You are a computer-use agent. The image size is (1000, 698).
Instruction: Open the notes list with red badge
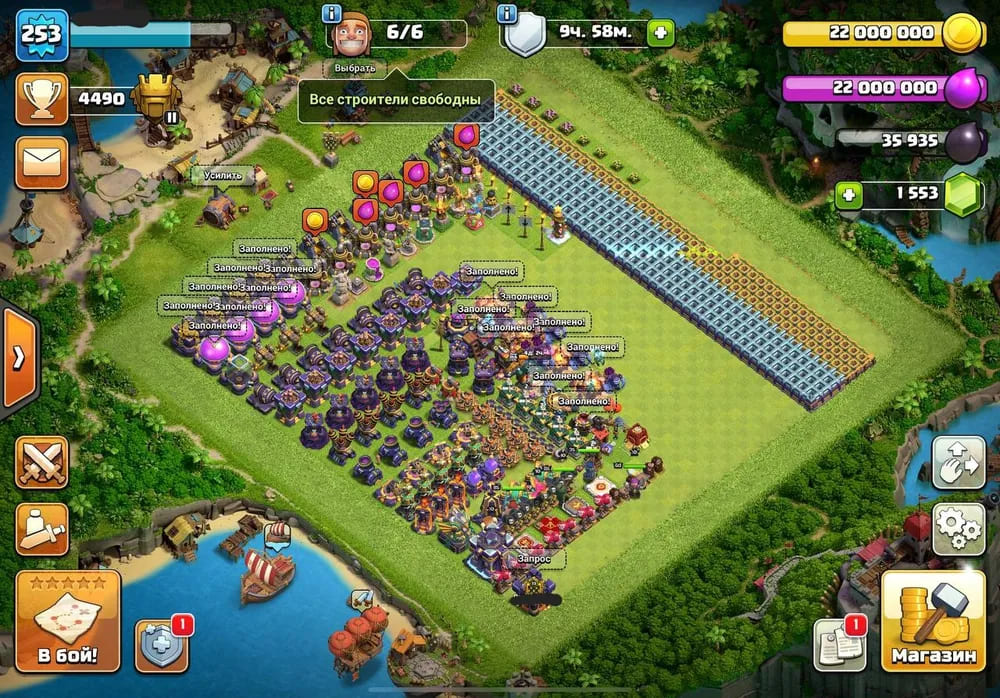tap(838, 643)
